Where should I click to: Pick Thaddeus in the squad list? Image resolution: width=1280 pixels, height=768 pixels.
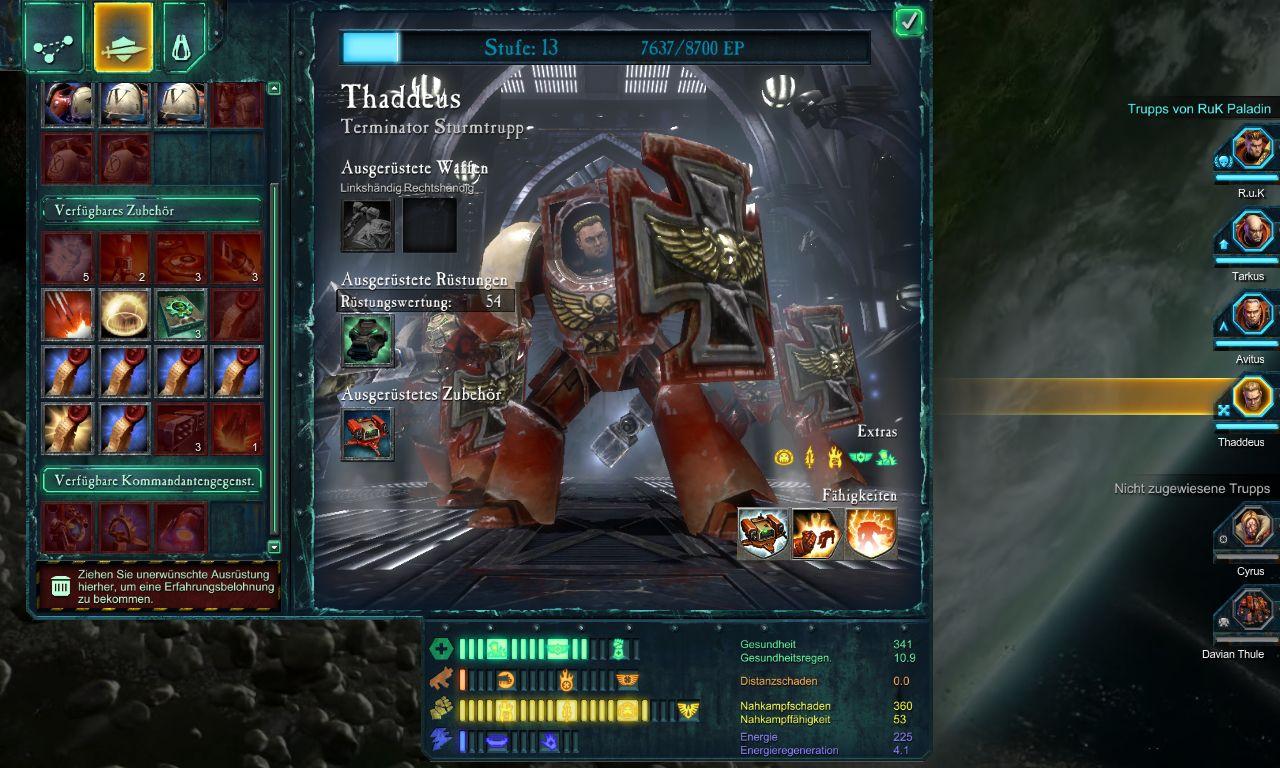pyautogui.click(x=1252, y=398)
